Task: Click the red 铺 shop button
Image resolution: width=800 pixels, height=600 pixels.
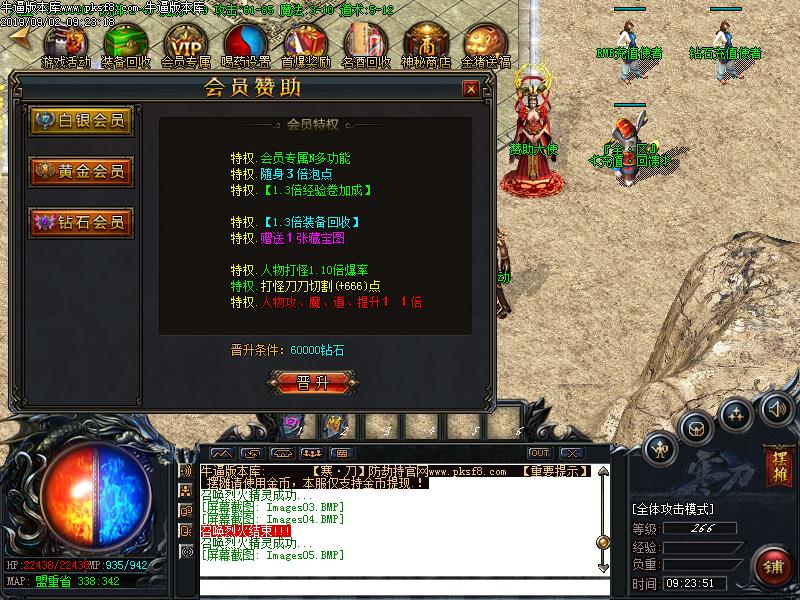Action: click(773, 565)
